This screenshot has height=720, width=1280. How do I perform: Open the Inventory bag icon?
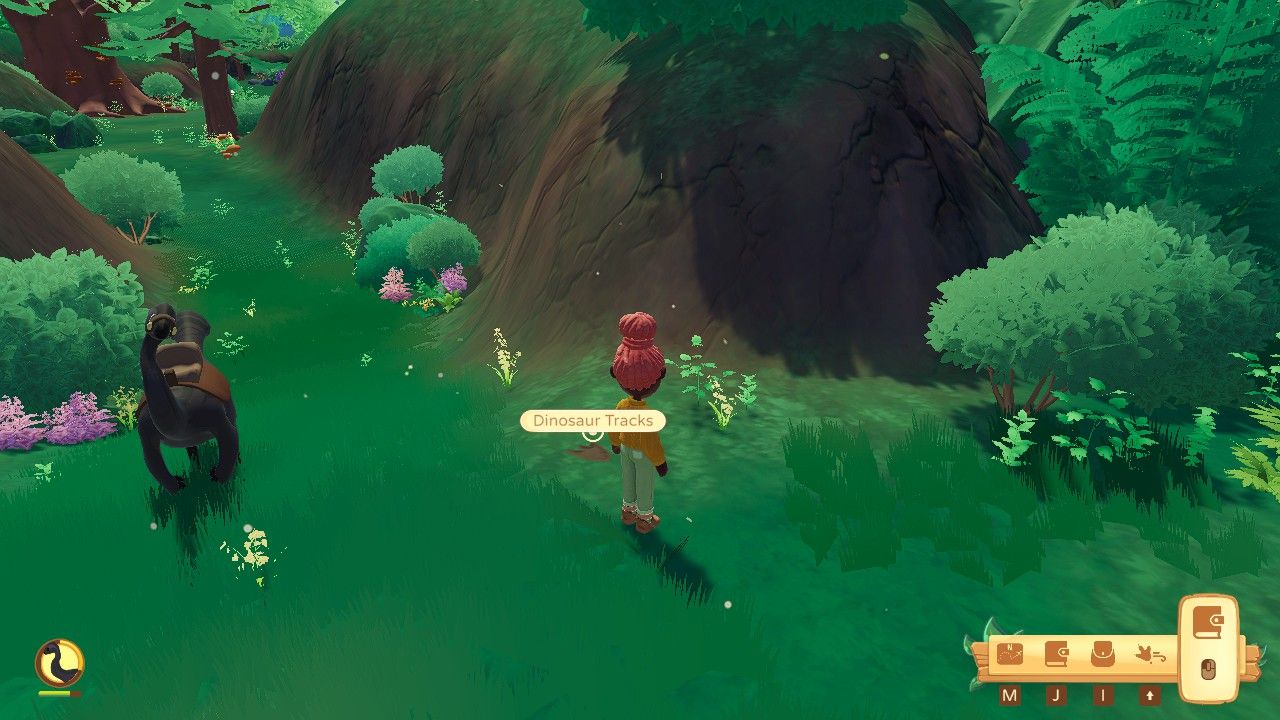pyautogui.click(x=1102, y=652)
